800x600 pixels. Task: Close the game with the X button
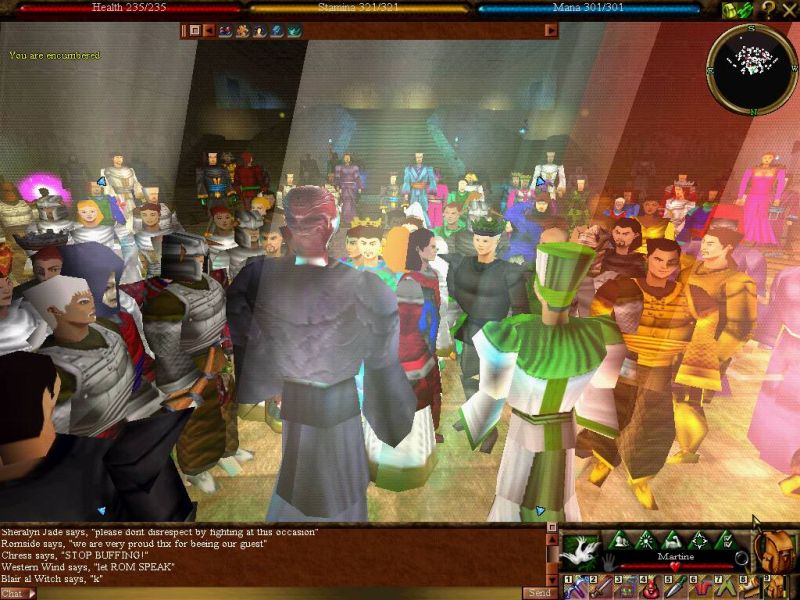tap(788, 10)
